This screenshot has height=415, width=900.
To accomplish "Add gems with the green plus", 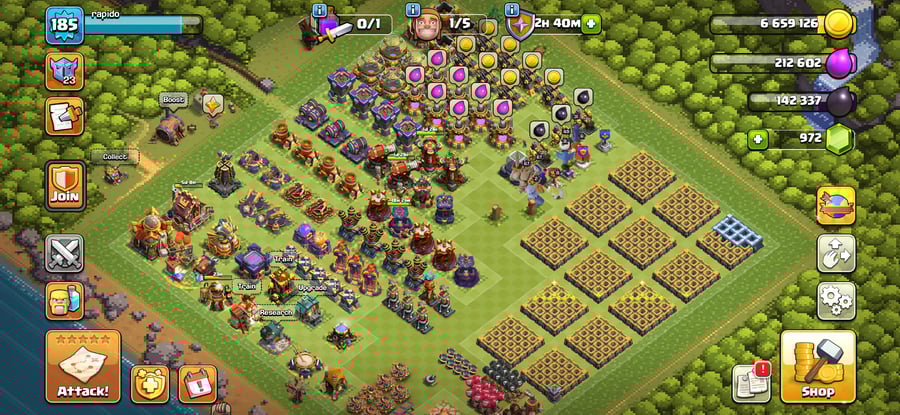I will tap(758, 139).
